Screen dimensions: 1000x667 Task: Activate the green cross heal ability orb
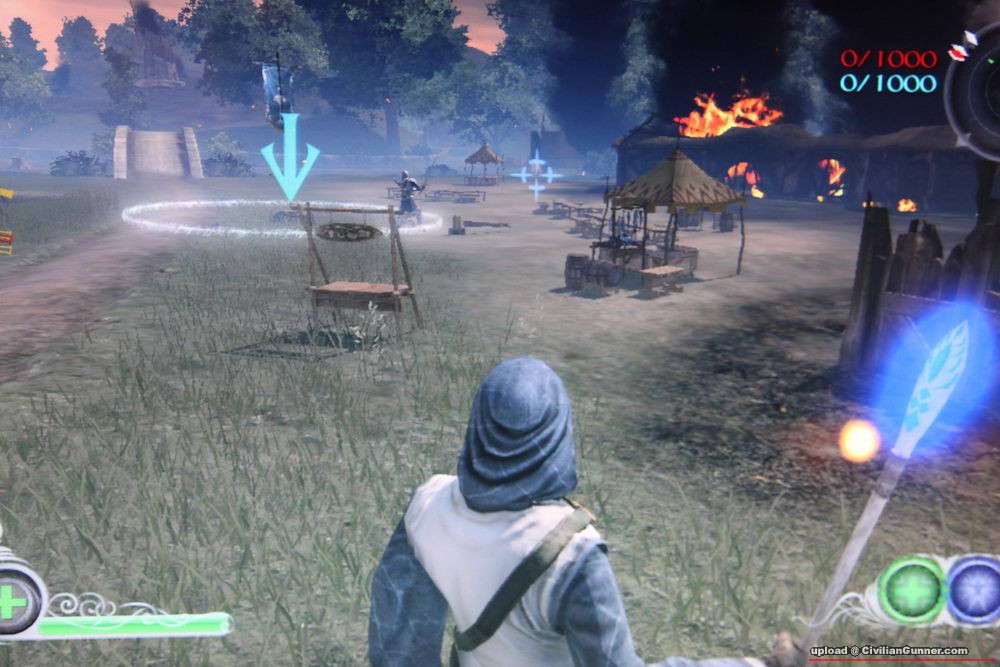(x=911, y=591)
